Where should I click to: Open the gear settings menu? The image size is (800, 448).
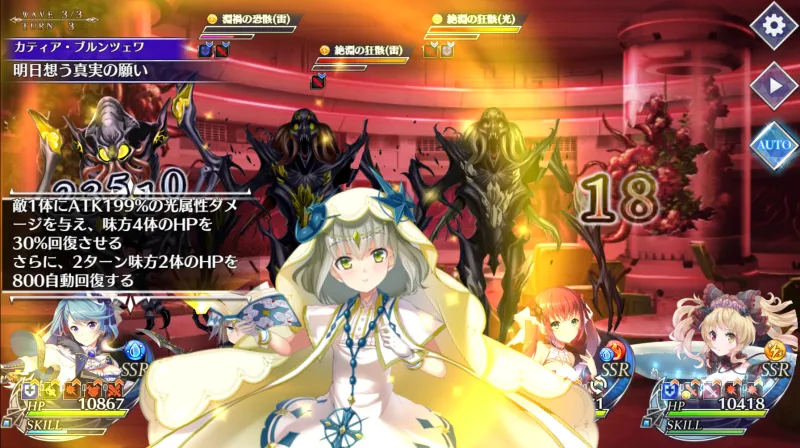click(x=773, y=27)
